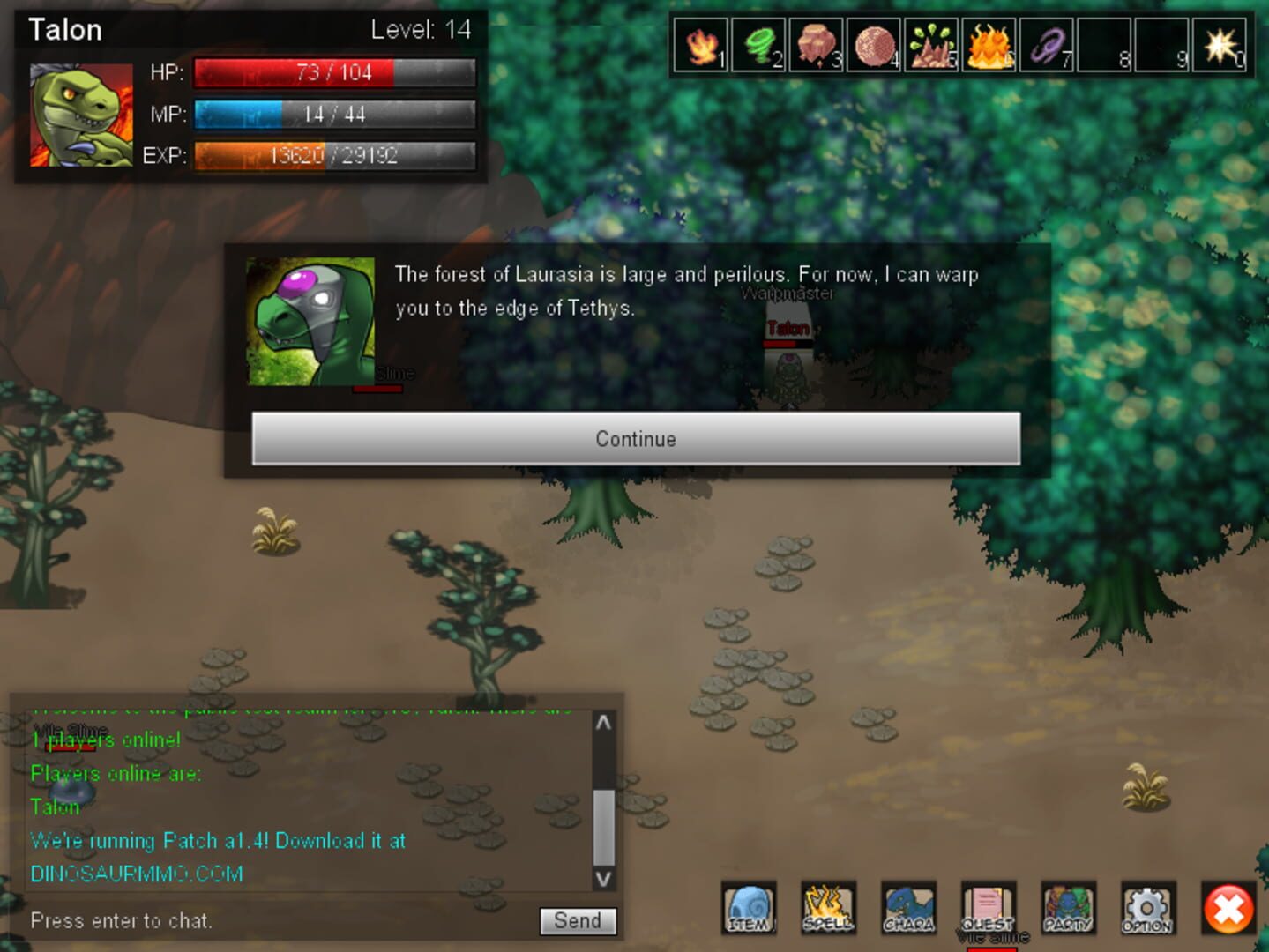Activate the green tornado spell
Image resolution: width=1269 pixels, height=952 pixels.
758,45
